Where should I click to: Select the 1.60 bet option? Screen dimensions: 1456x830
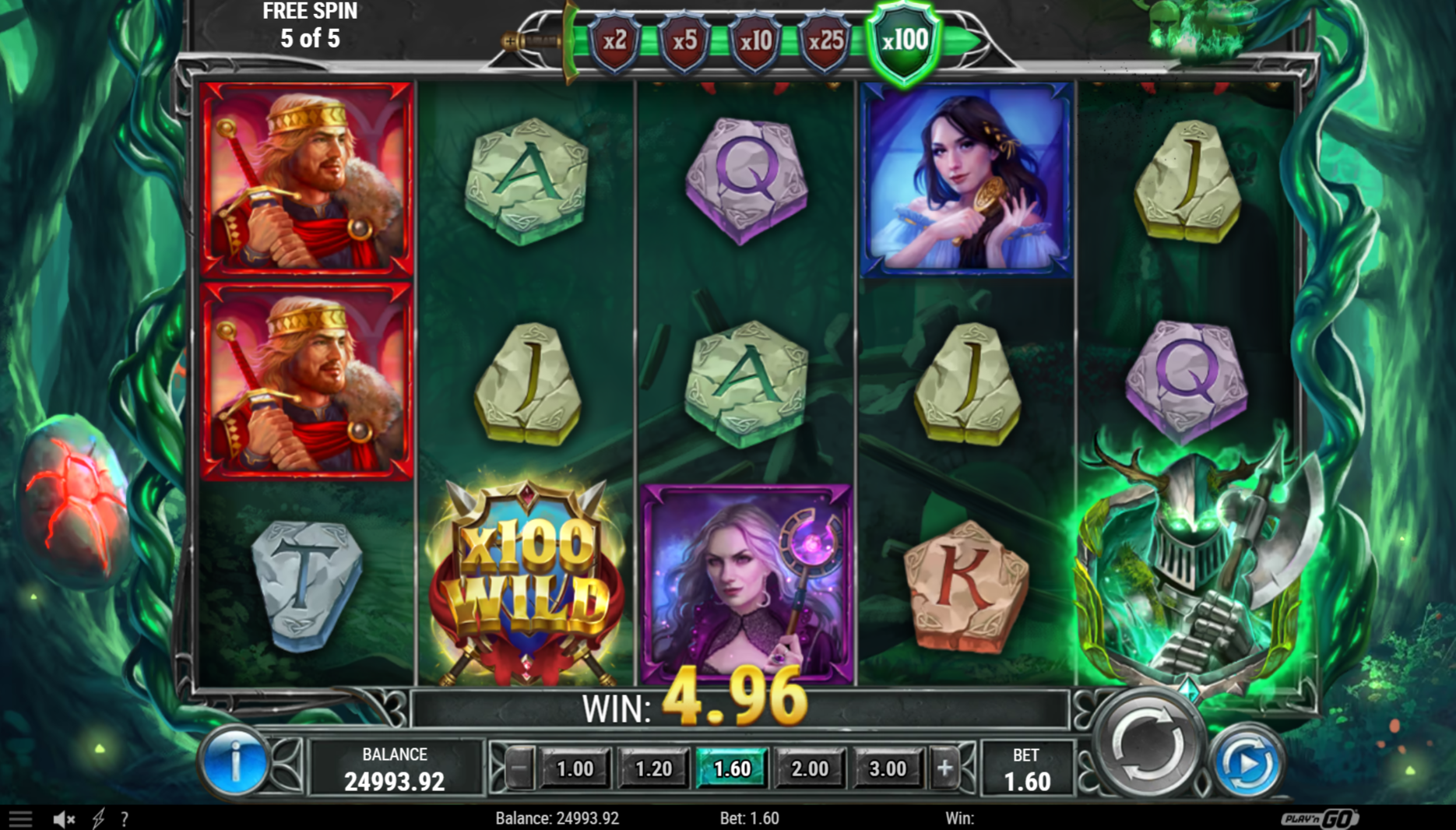[731, 769]
